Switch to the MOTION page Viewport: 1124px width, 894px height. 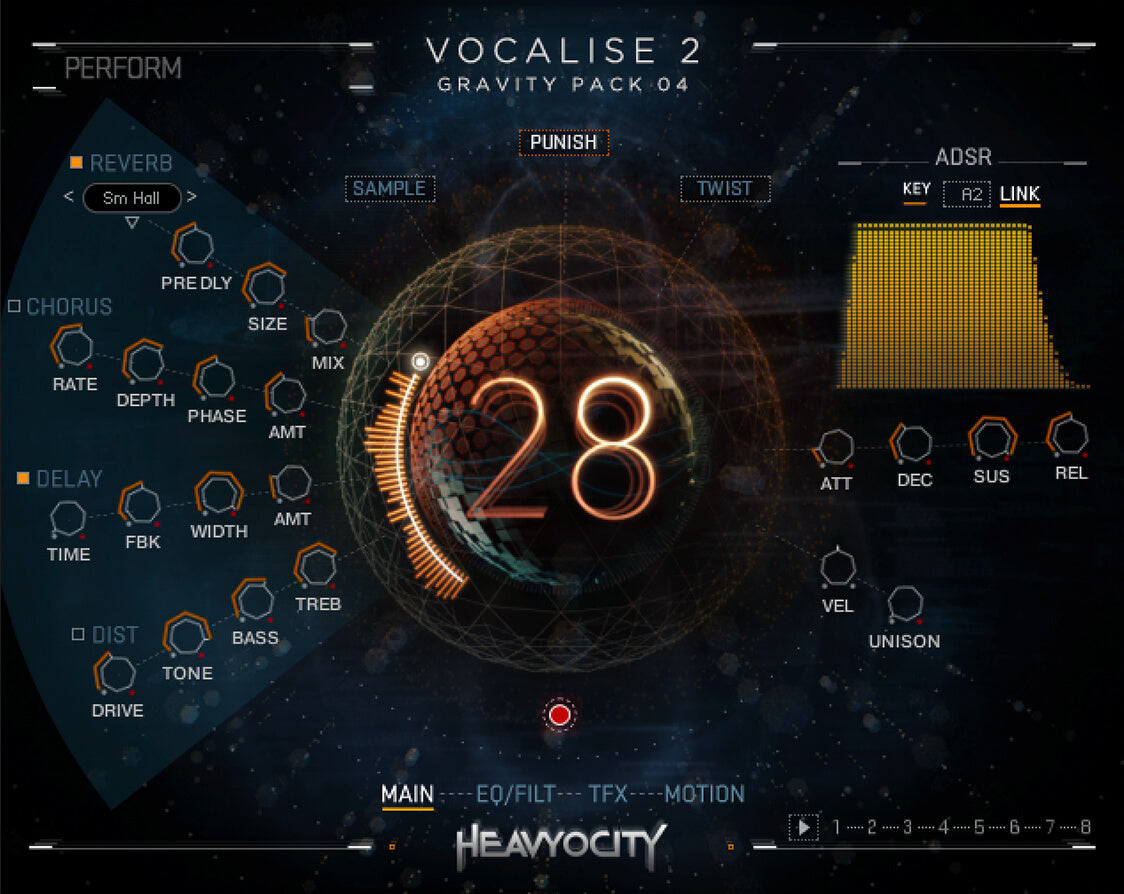[x=704, y=794]
